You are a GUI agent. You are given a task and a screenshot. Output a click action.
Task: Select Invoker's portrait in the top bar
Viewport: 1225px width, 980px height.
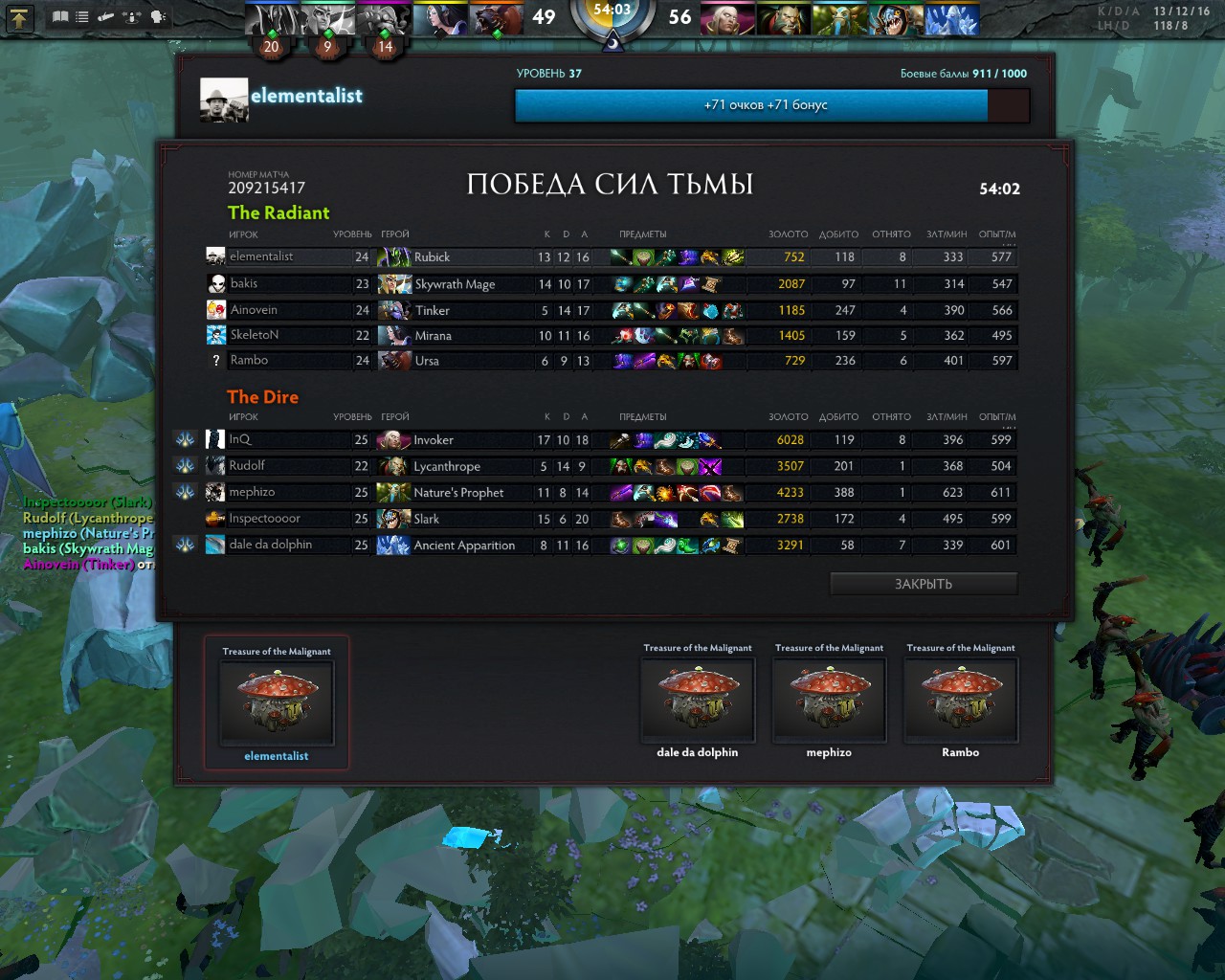727,19
